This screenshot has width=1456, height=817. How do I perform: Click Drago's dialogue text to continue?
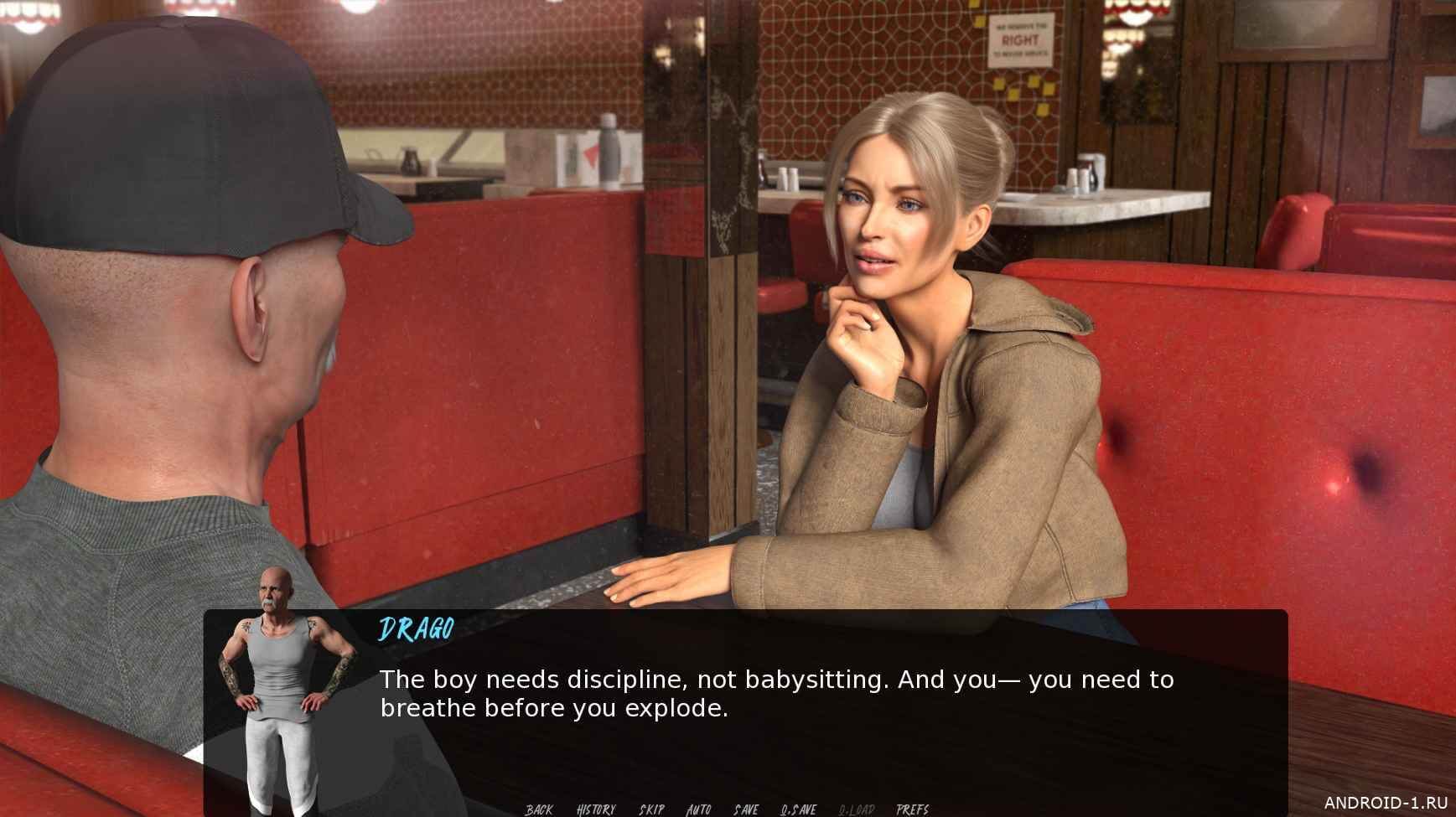[776, 694]
